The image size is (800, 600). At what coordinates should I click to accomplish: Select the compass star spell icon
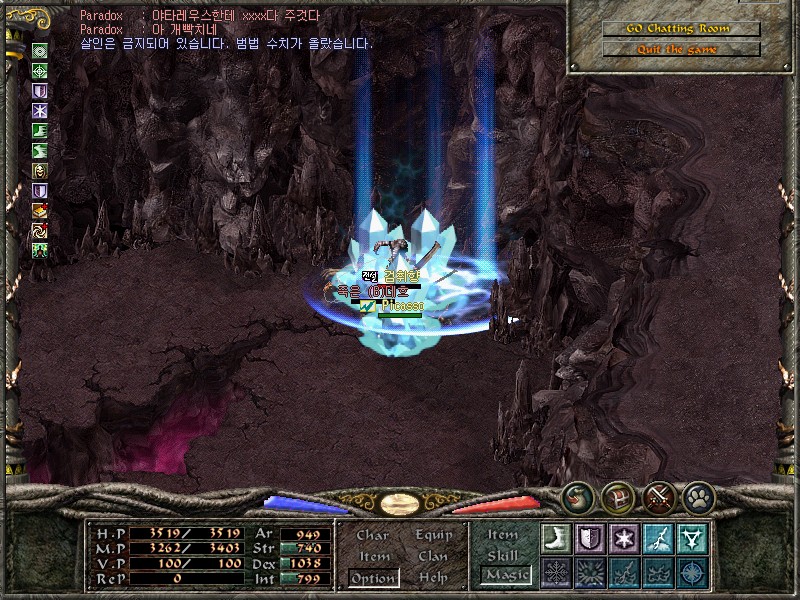coord(692,572)
